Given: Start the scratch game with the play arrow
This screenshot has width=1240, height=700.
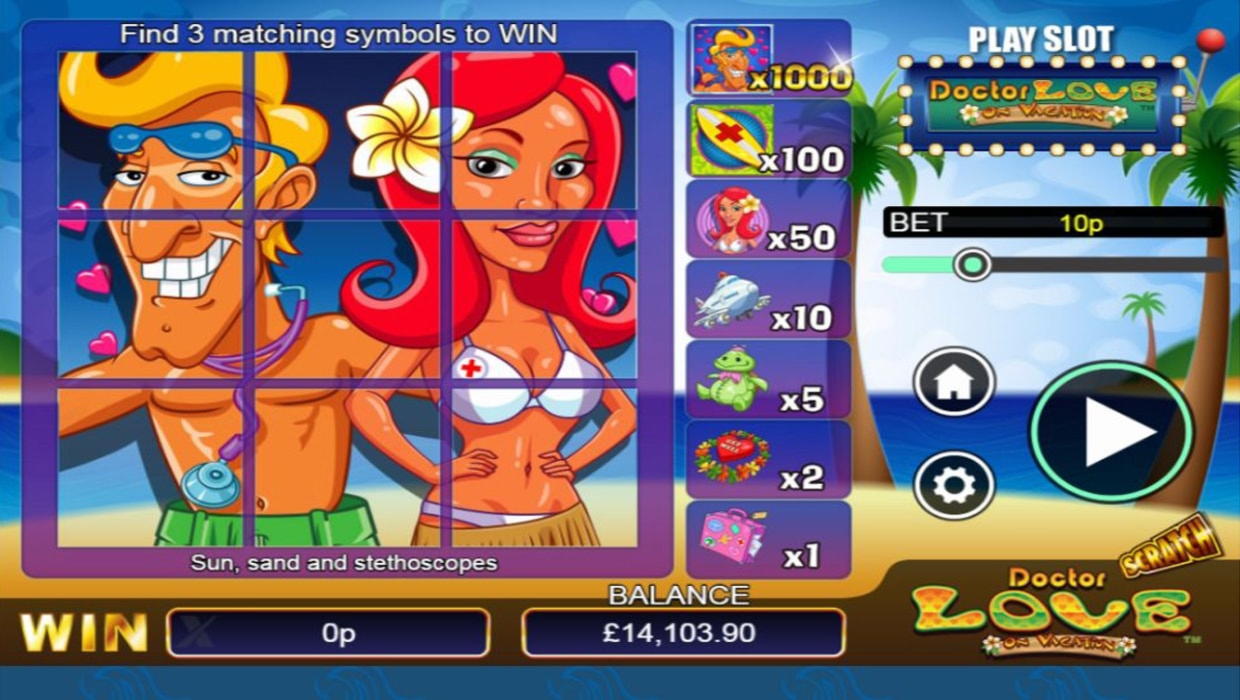Looking at the screenshot, I should click(1111, 432).
